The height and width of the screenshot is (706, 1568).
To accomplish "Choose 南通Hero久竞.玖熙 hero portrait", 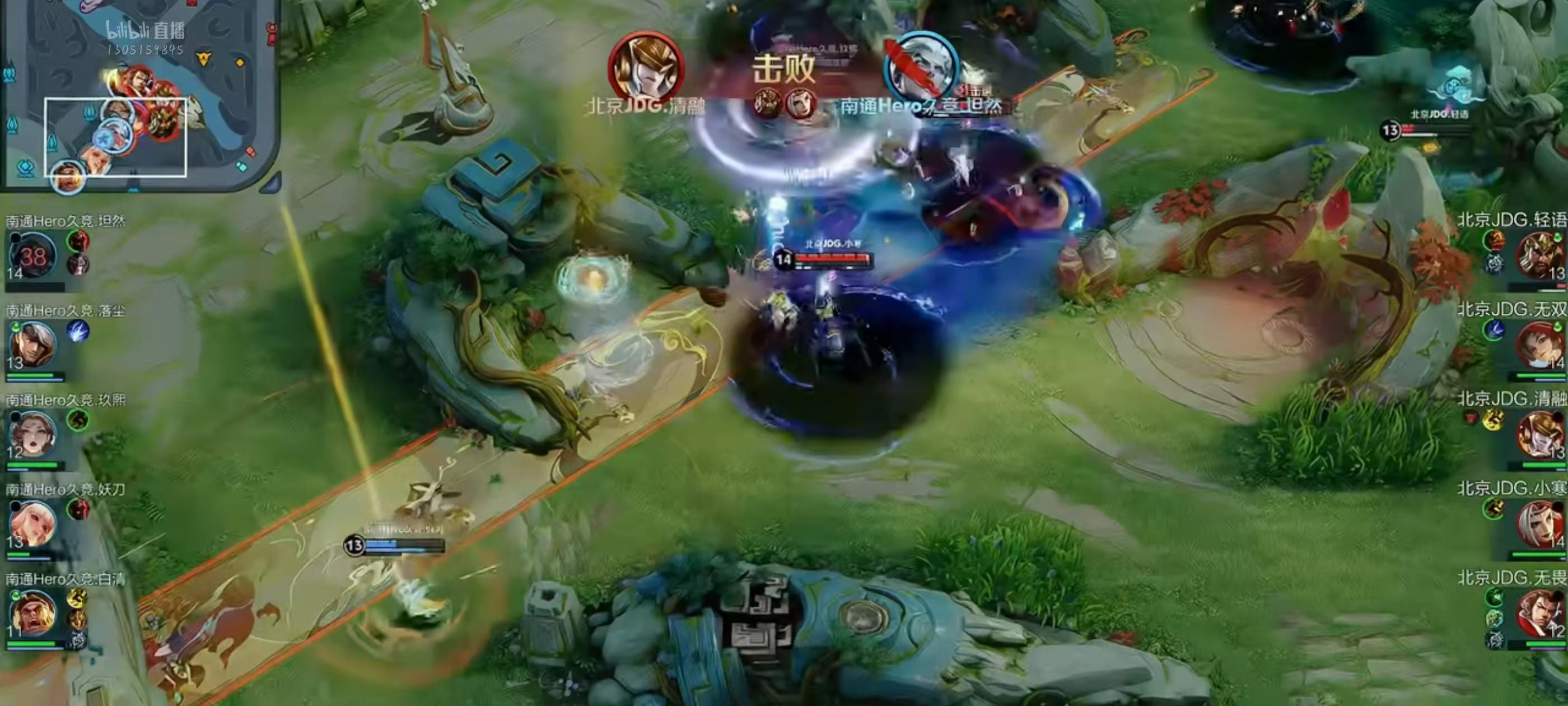I will (x=33, y=434).
